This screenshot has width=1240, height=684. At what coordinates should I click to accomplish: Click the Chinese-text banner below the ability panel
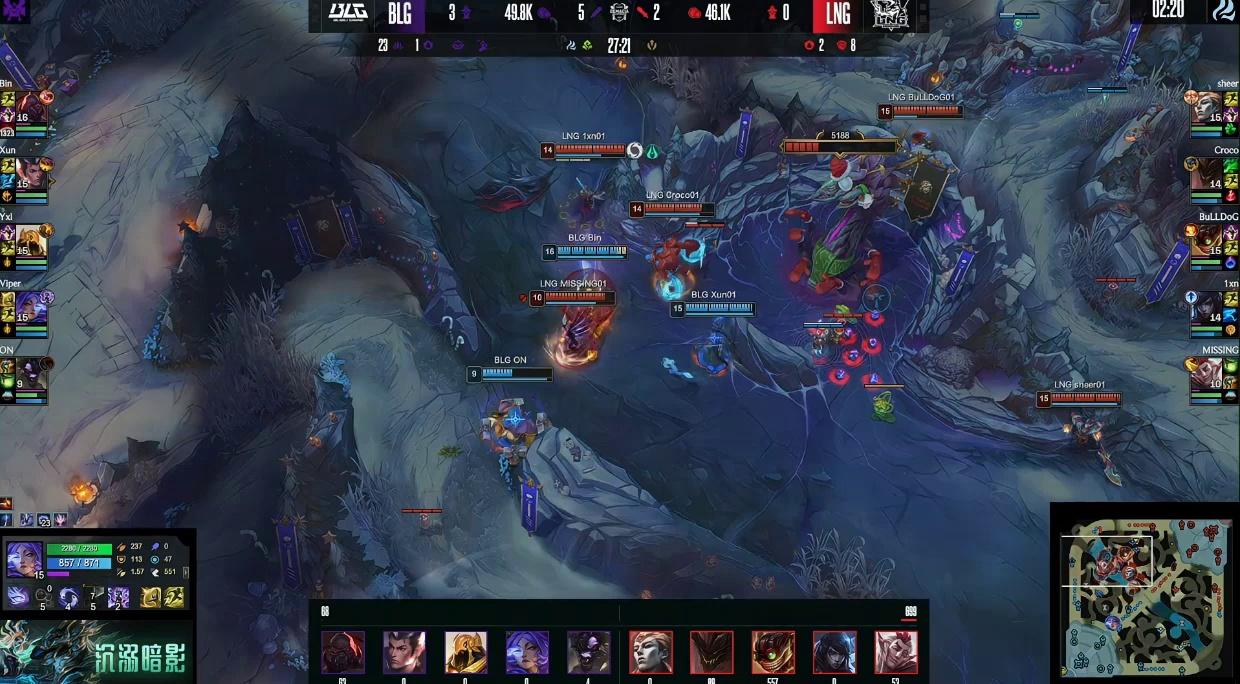pos(97,652)
